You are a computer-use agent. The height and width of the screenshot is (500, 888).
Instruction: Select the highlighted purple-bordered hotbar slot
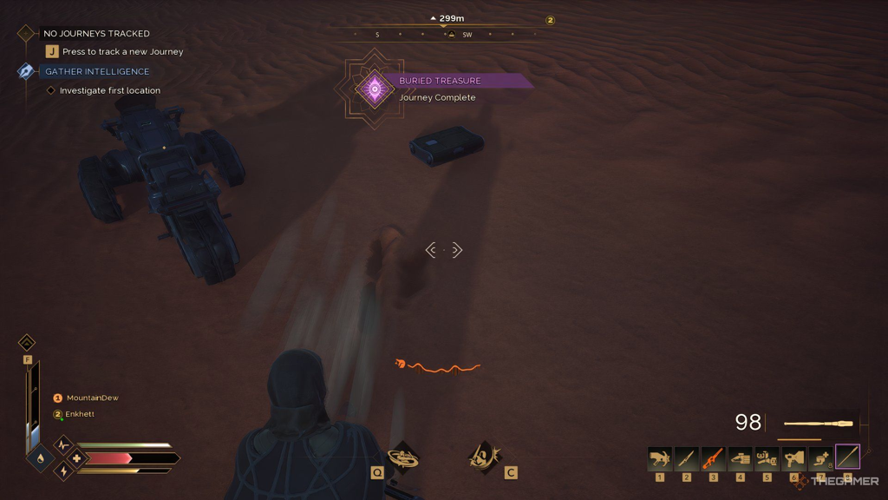pos(848,457)
